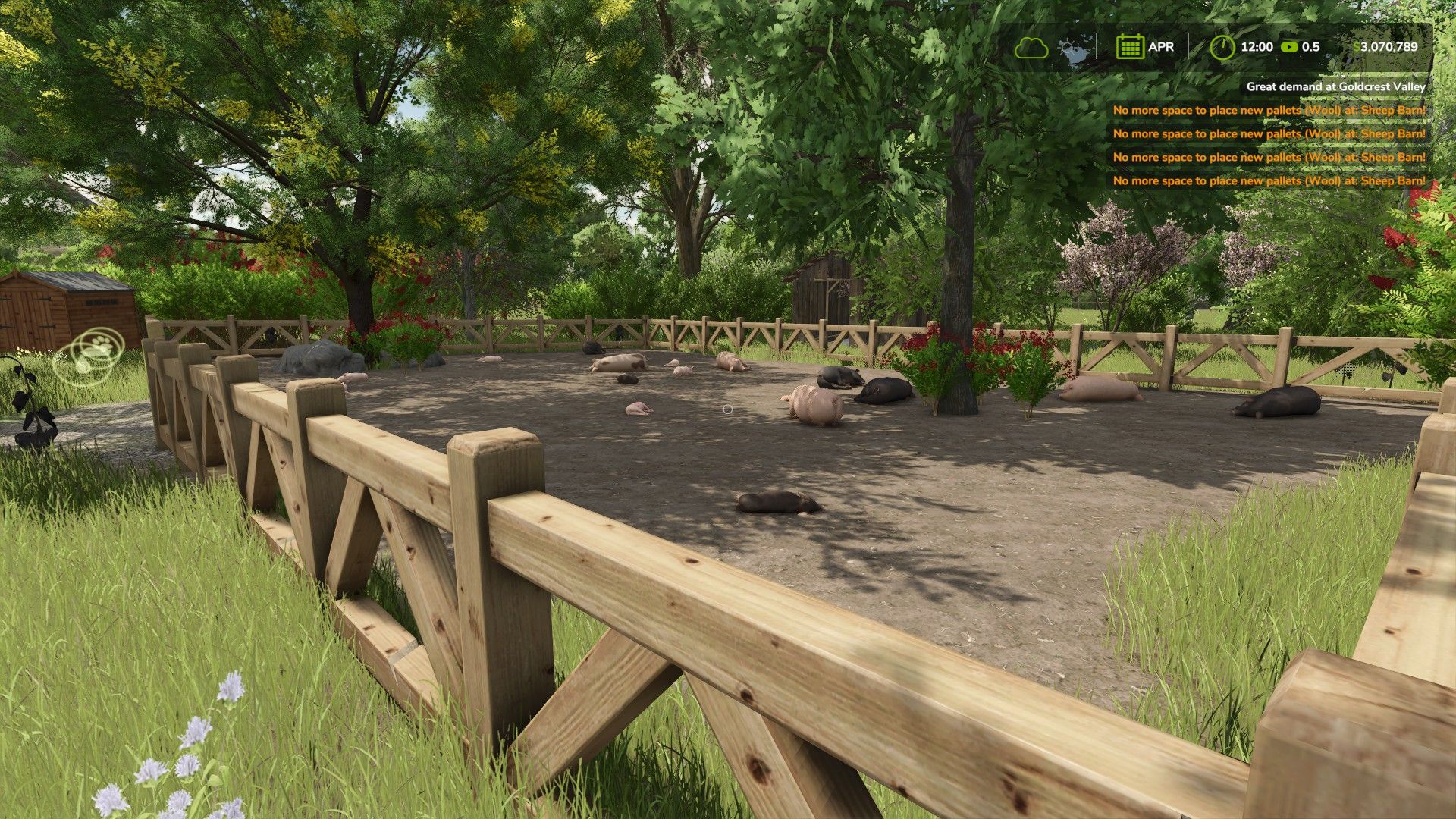Click the green cloud weather icon
This screenshot has width=1456, height=819.
pos(1031,48)
